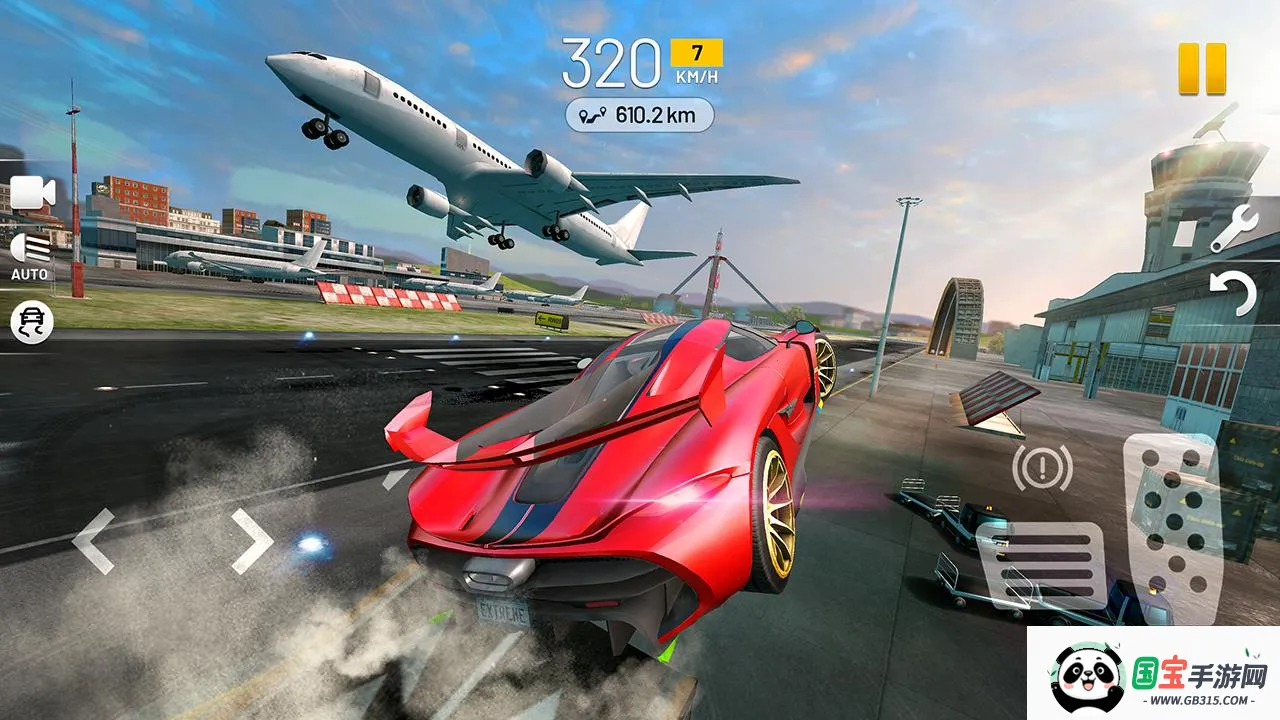This screenshot has width=1280, height=720.
Task: Steer left with the left arrow
Action: (x=94, y=541)
